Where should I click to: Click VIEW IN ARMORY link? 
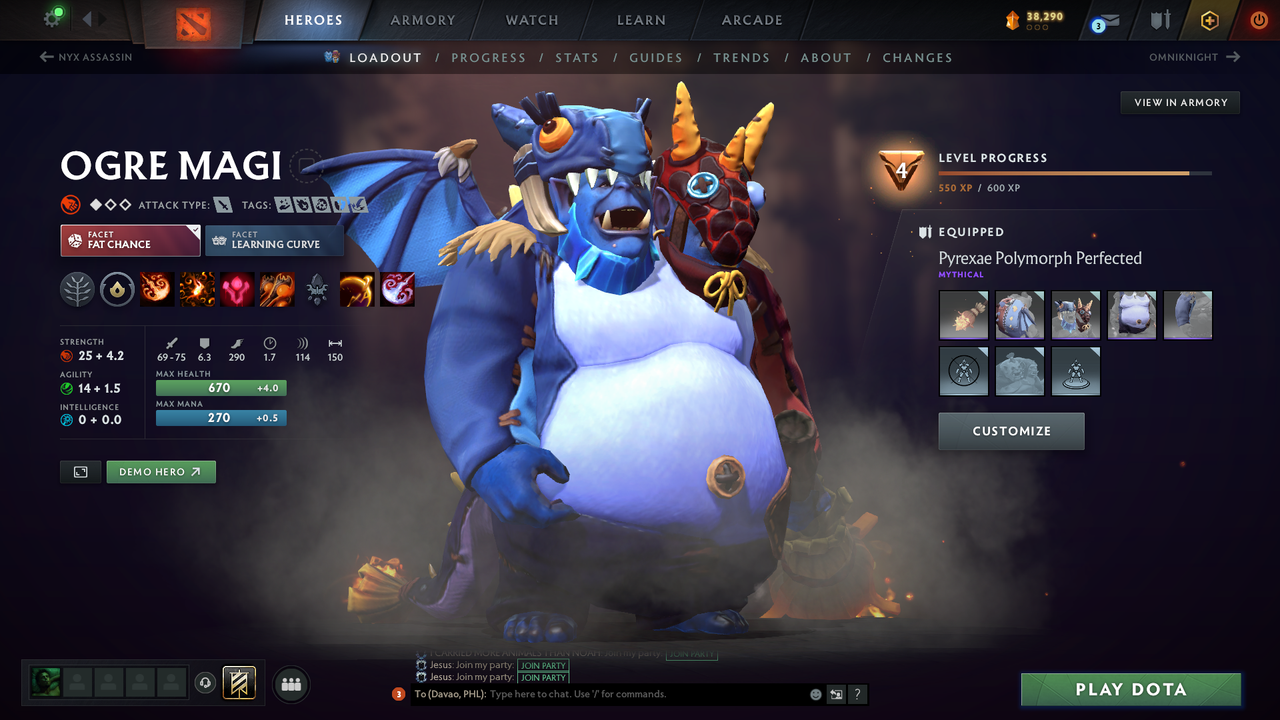pos(1179,102)
